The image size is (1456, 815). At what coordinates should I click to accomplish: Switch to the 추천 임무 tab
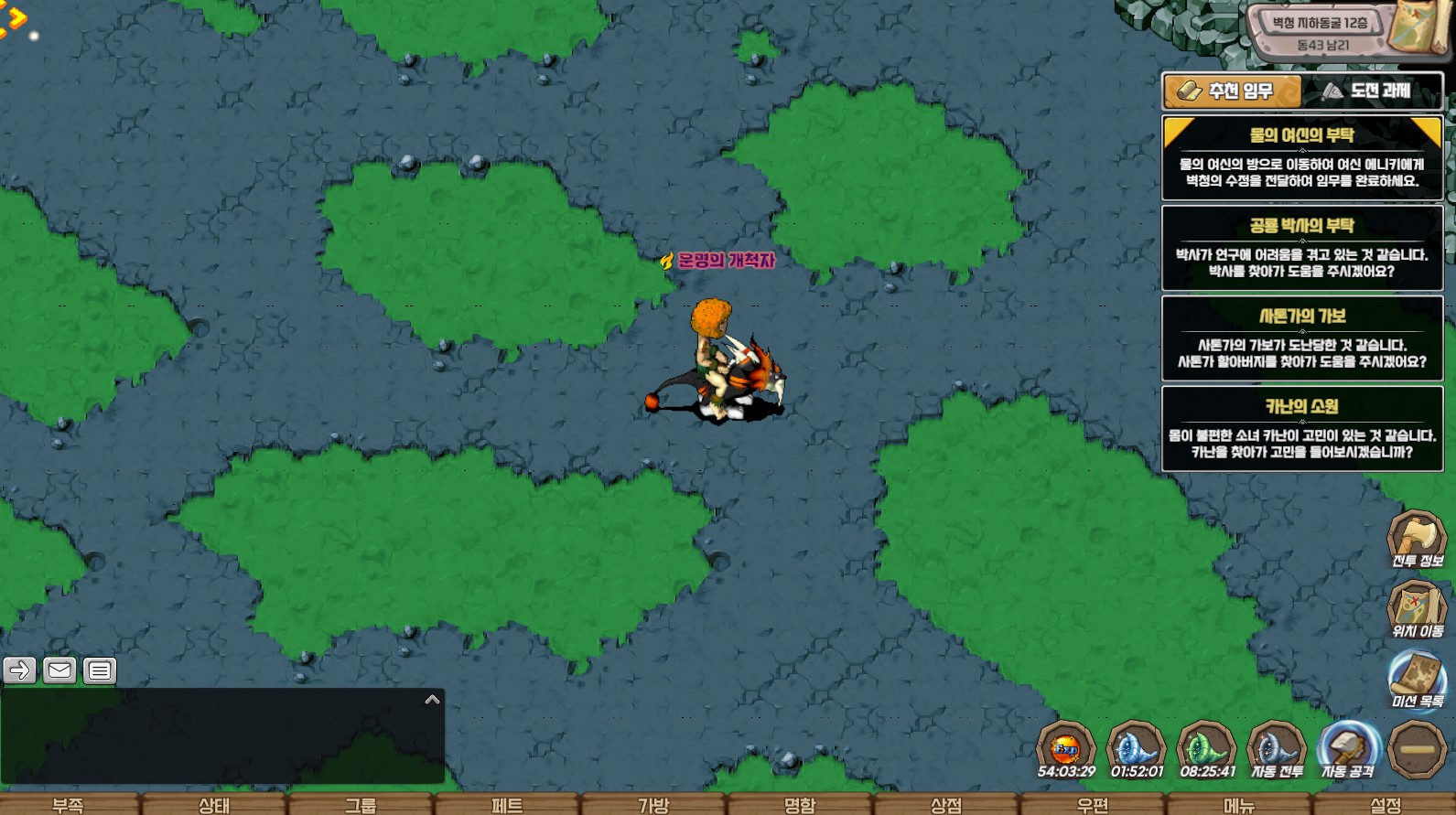point(1232,91)
